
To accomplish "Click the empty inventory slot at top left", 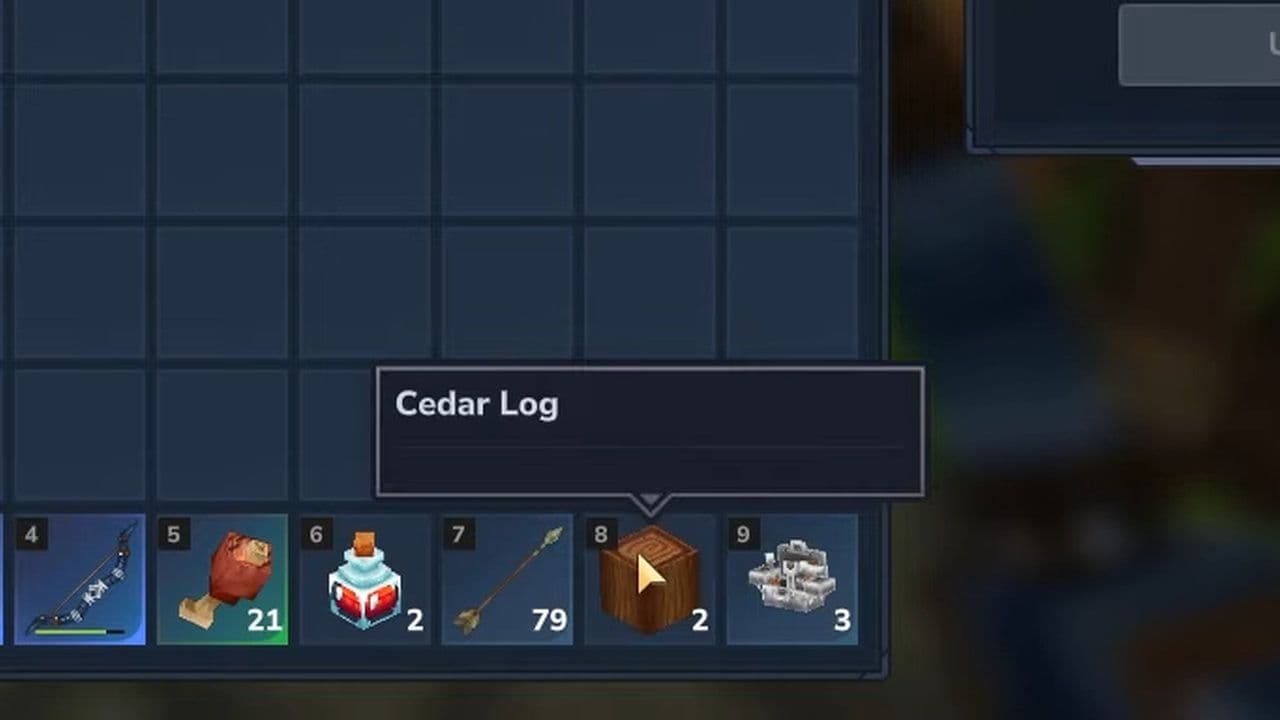I will [80, 40].
